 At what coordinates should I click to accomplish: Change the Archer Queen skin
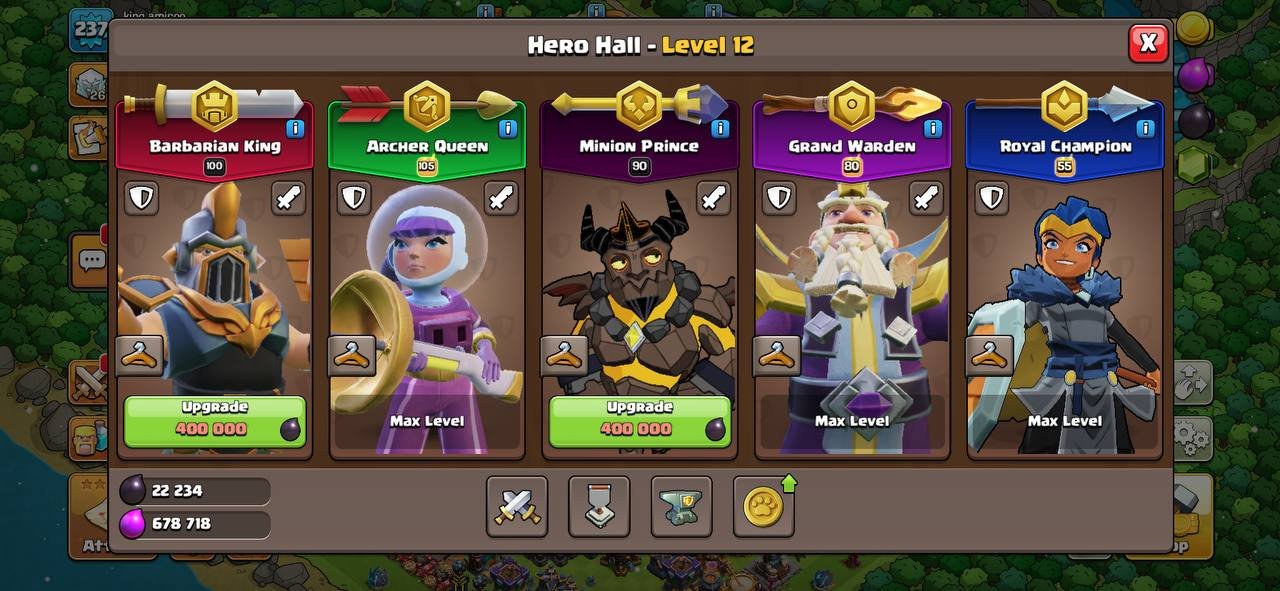click(x=352, y=355)
